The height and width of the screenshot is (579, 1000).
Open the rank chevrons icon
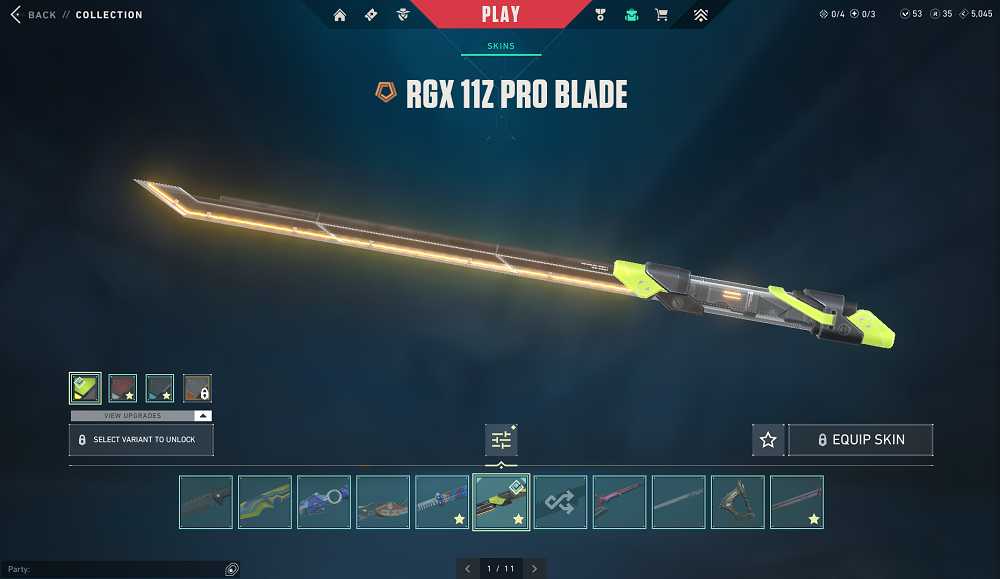[700, 15]
